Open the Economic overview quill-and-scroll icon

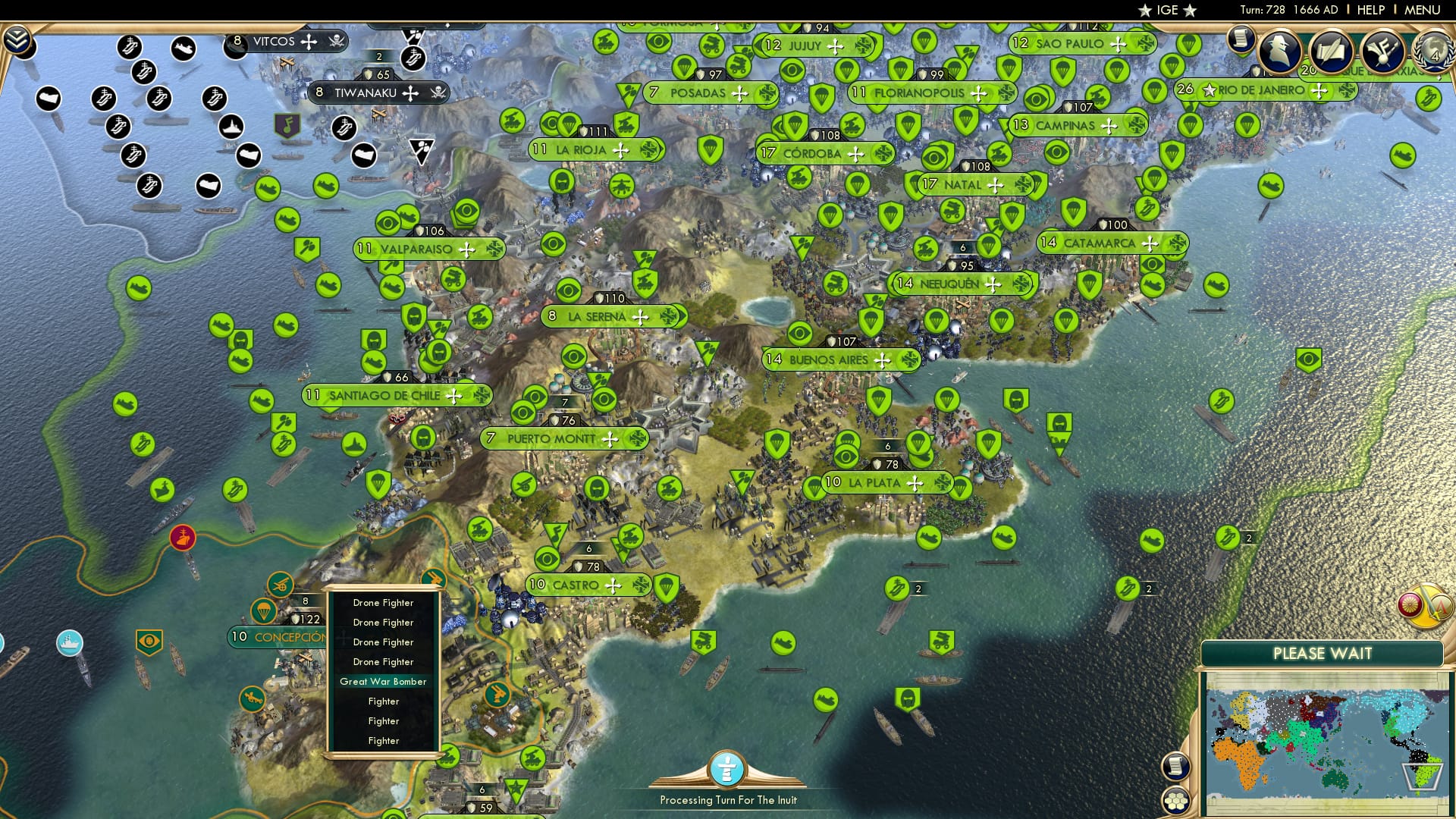(x=1331, y=50)
